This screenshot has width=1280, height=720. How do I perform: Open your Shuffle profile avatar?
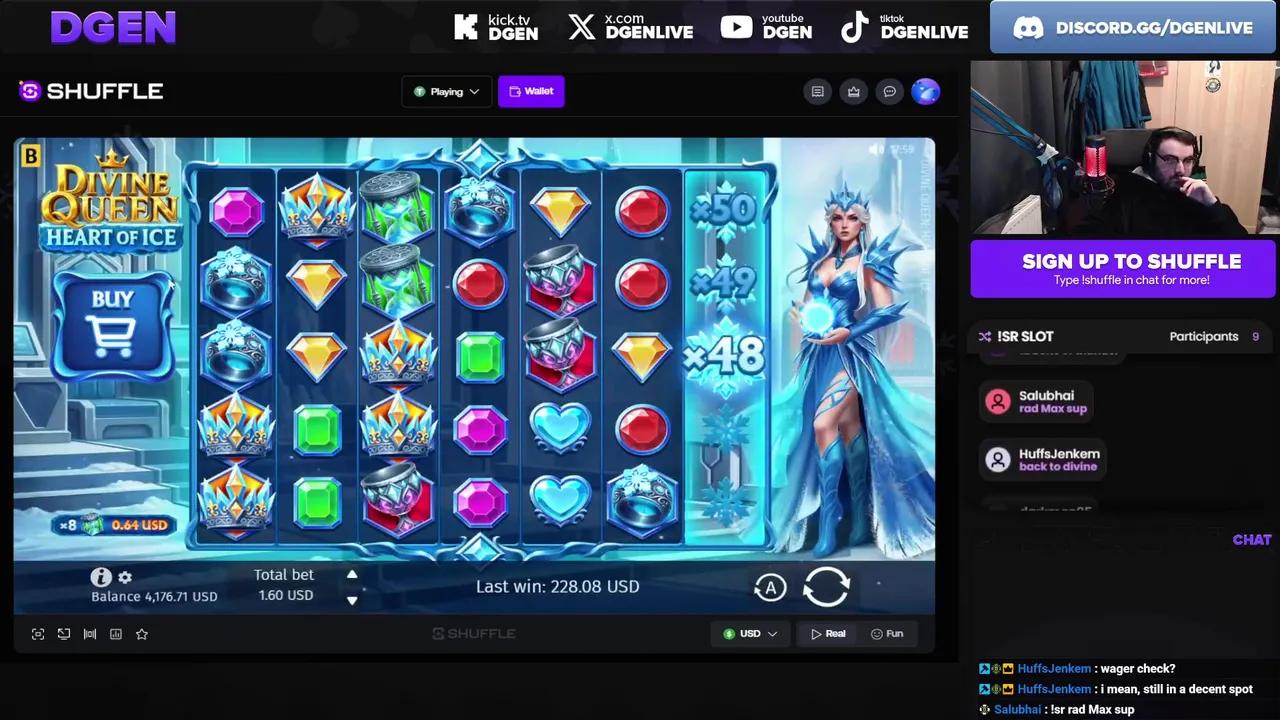925,91
